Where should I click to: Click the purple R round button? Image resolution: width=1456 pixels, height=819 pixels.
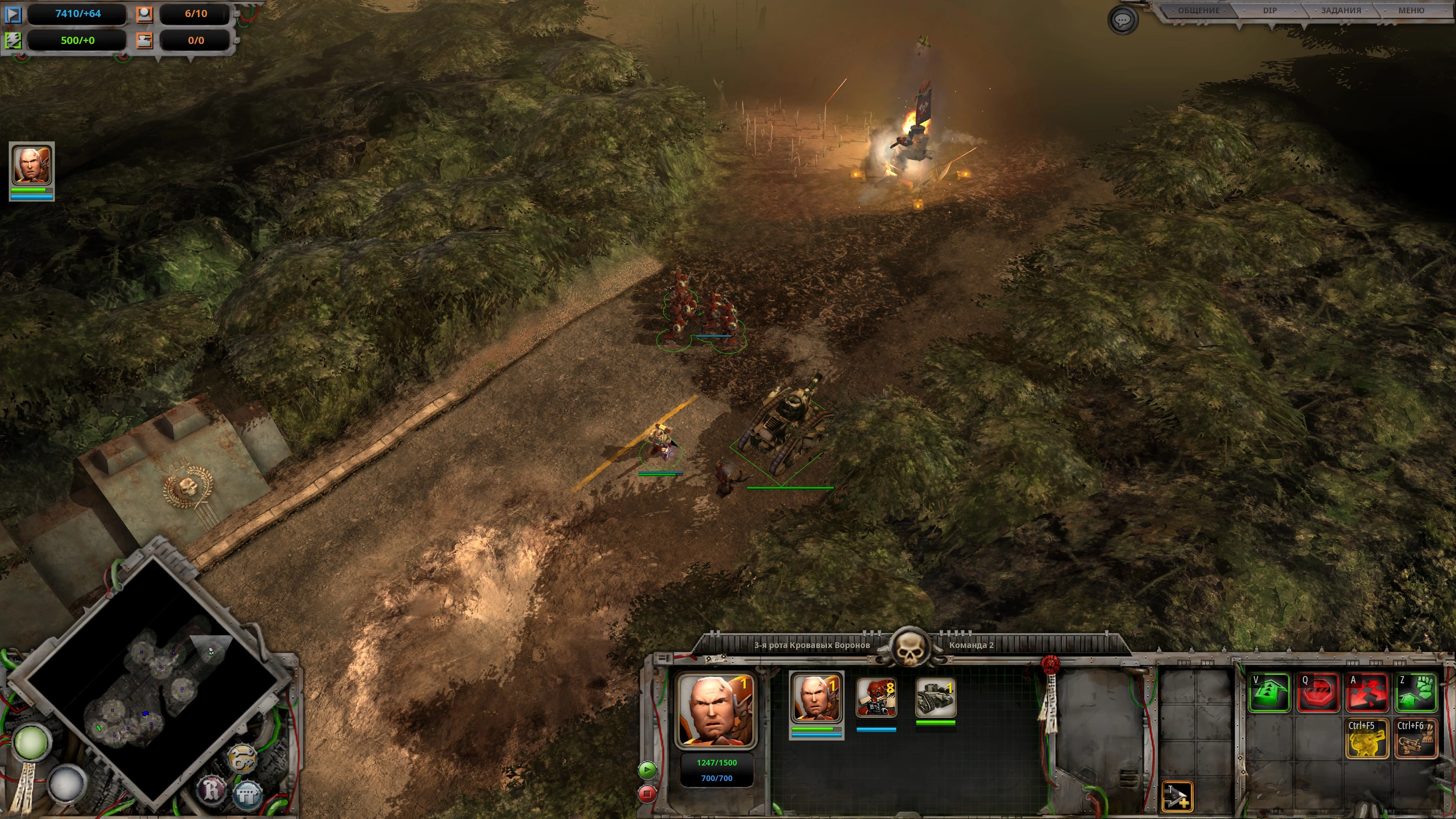212,789
